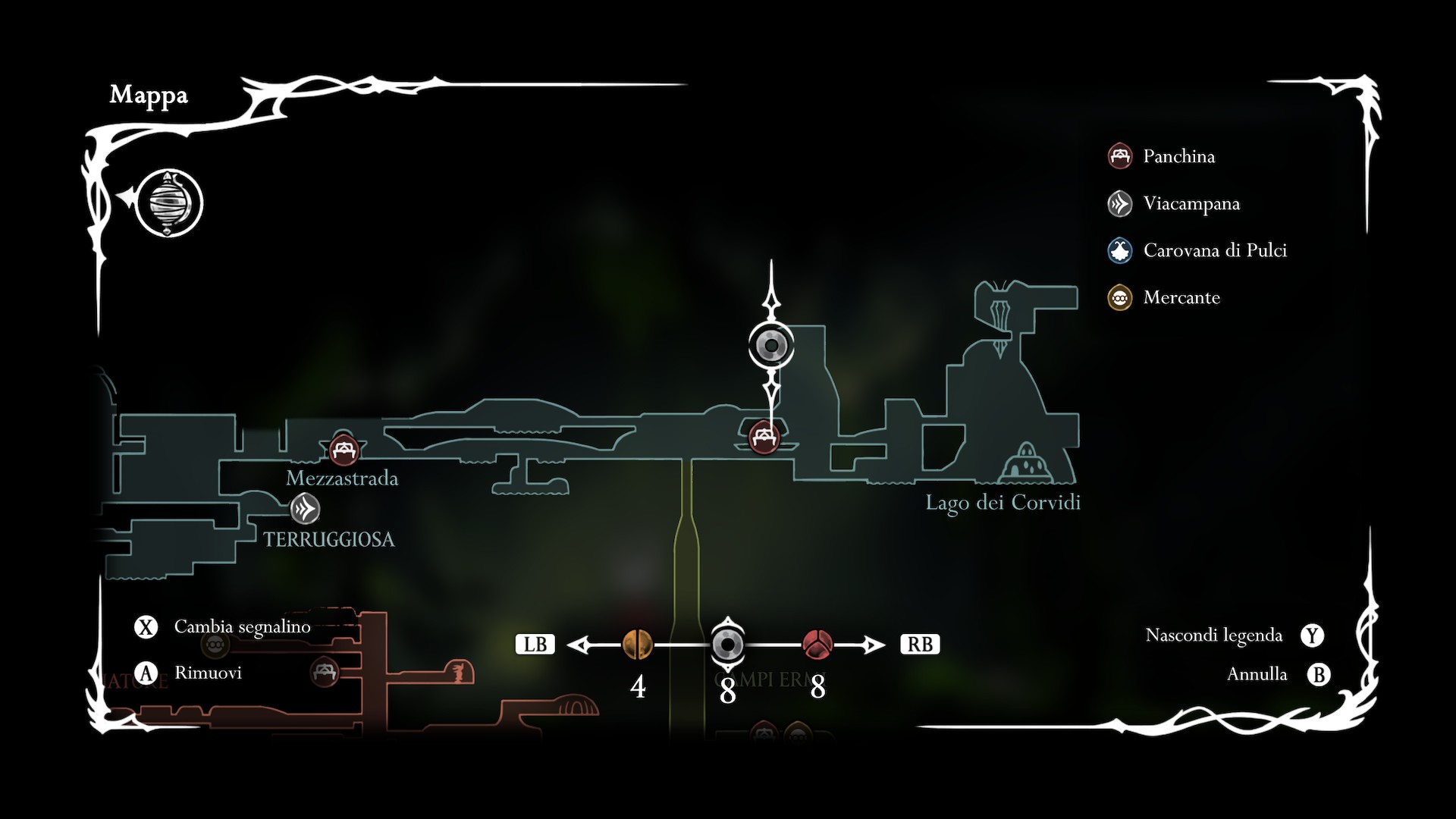Click the left arrow of the marker selector
The width and height of the screenshot is (1456, 819).
[x=580, y=645]
